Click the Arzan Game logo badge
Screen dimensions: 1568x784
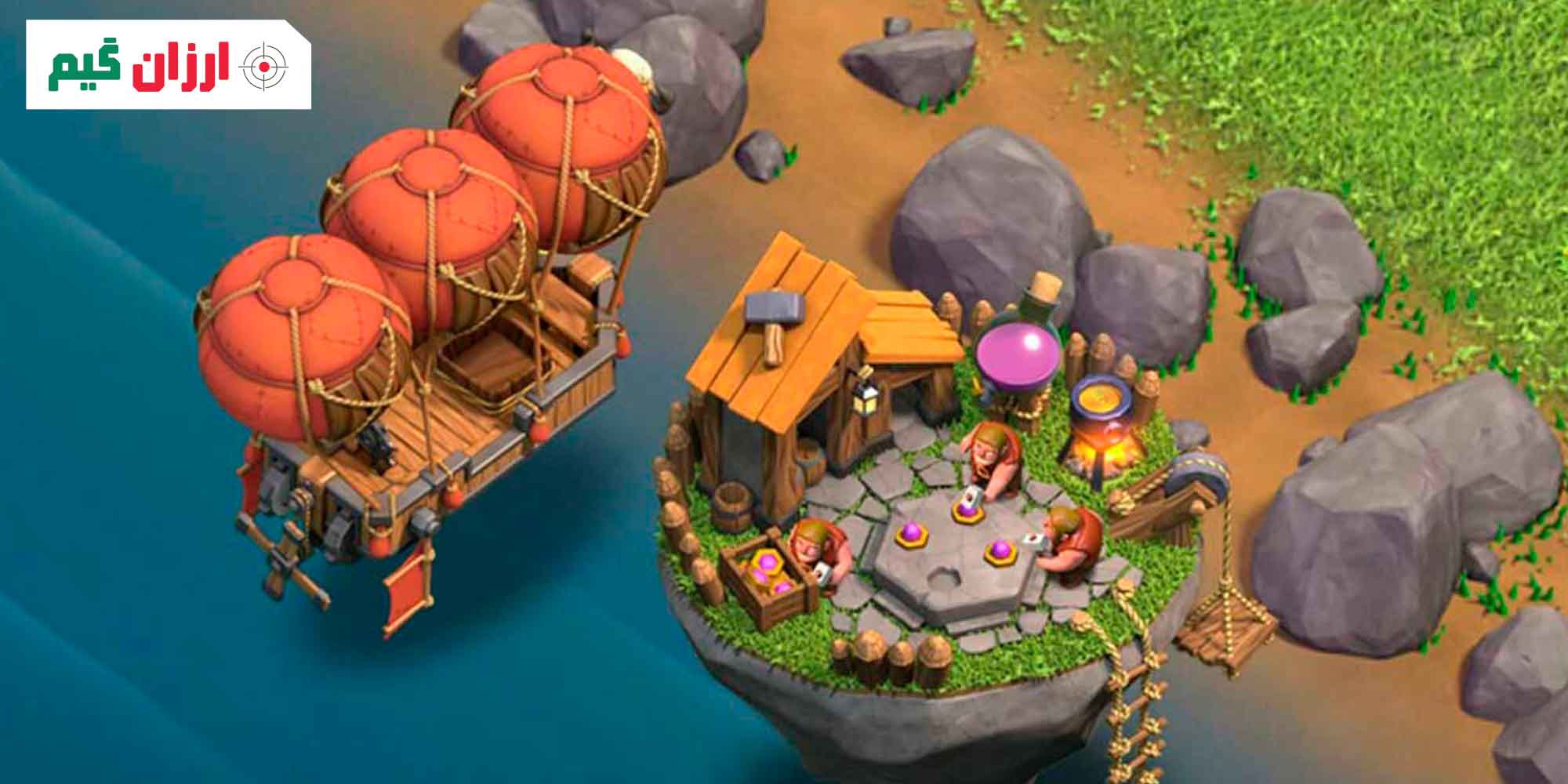pyautogui.click(x=169, y=65)
